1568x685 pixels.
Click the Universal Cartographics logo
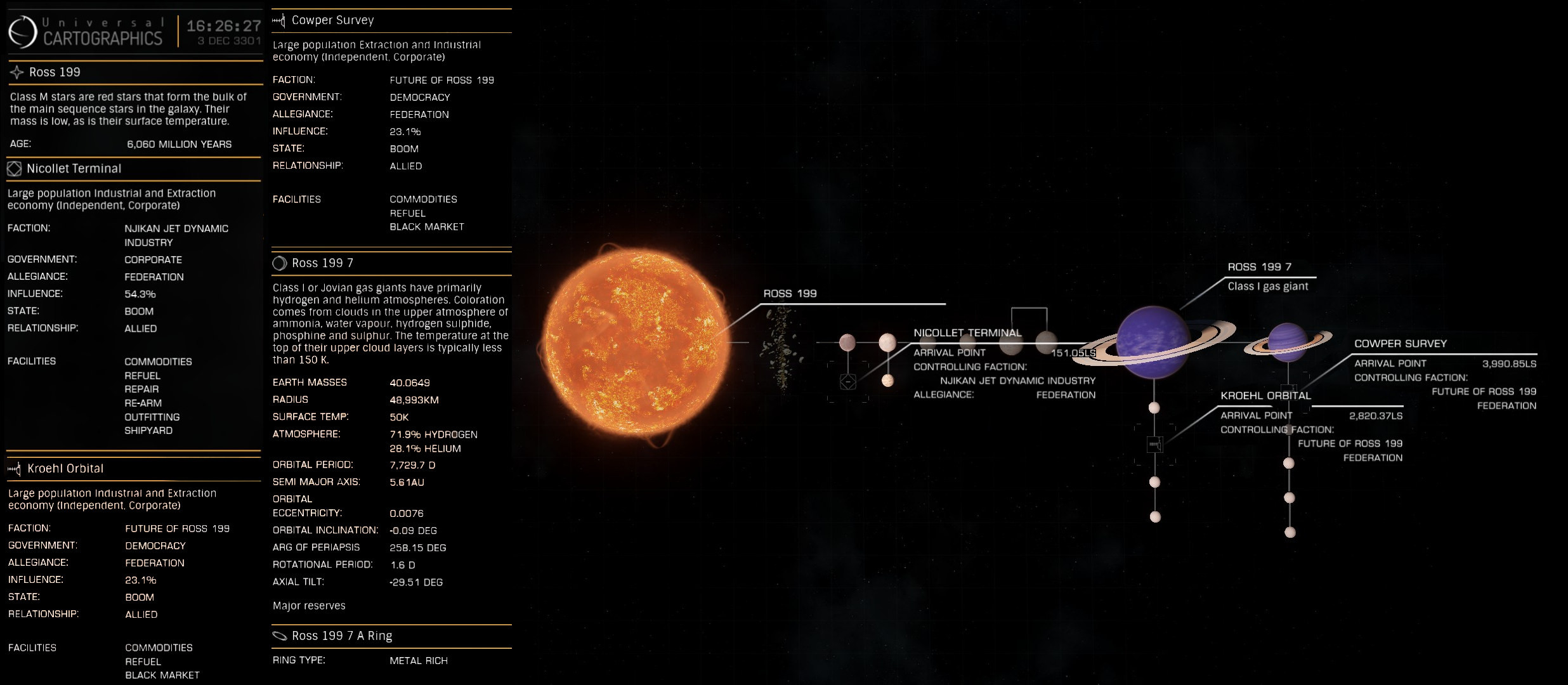pos(23,31)
